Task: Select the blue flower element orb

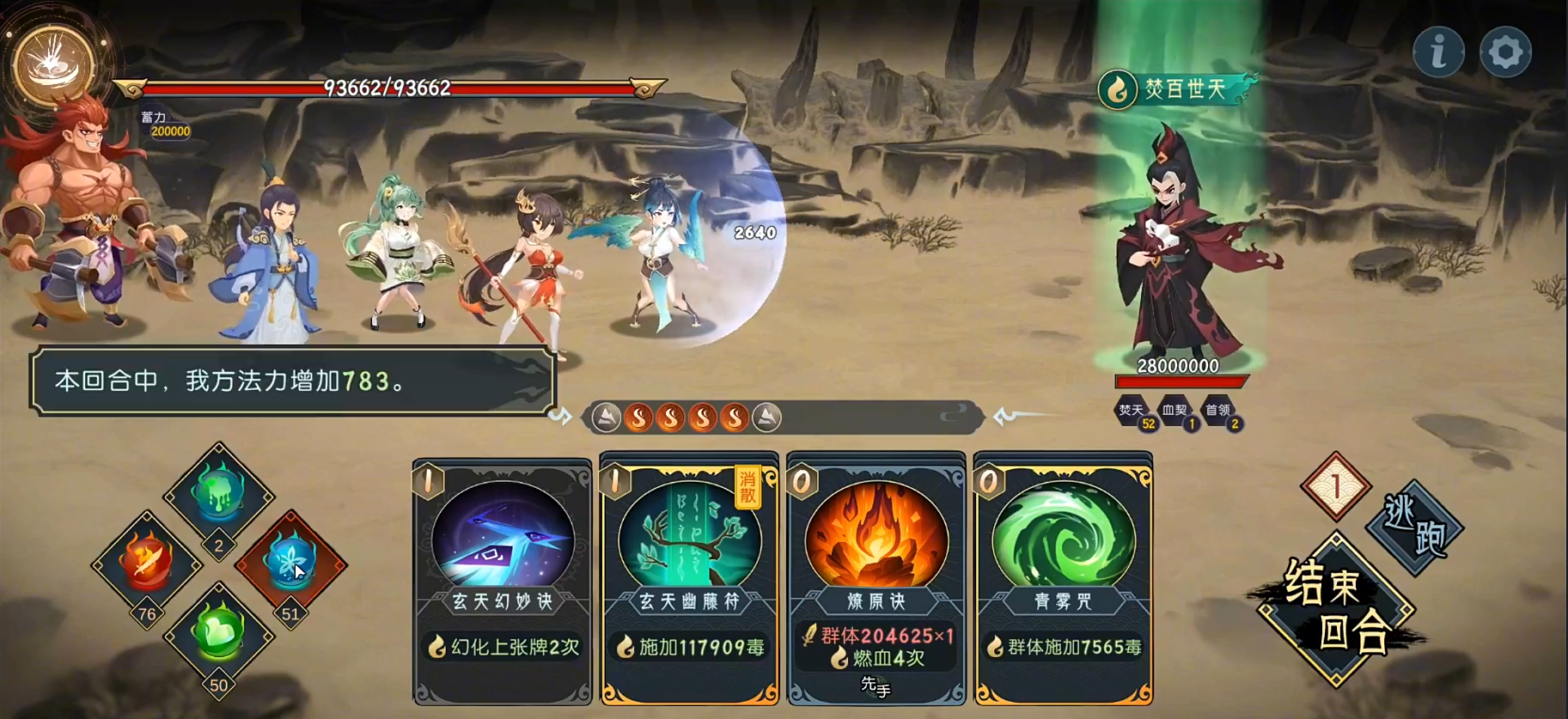Action: click(x=290, y=563)
